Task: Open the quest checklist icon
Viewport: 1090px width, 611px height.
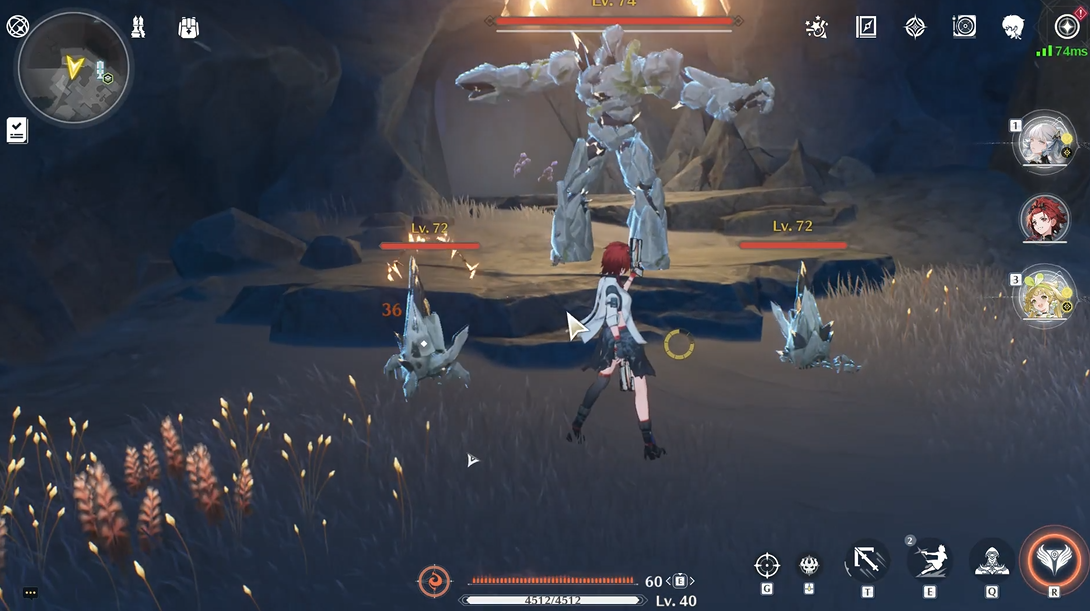Action: pos(17,129)
